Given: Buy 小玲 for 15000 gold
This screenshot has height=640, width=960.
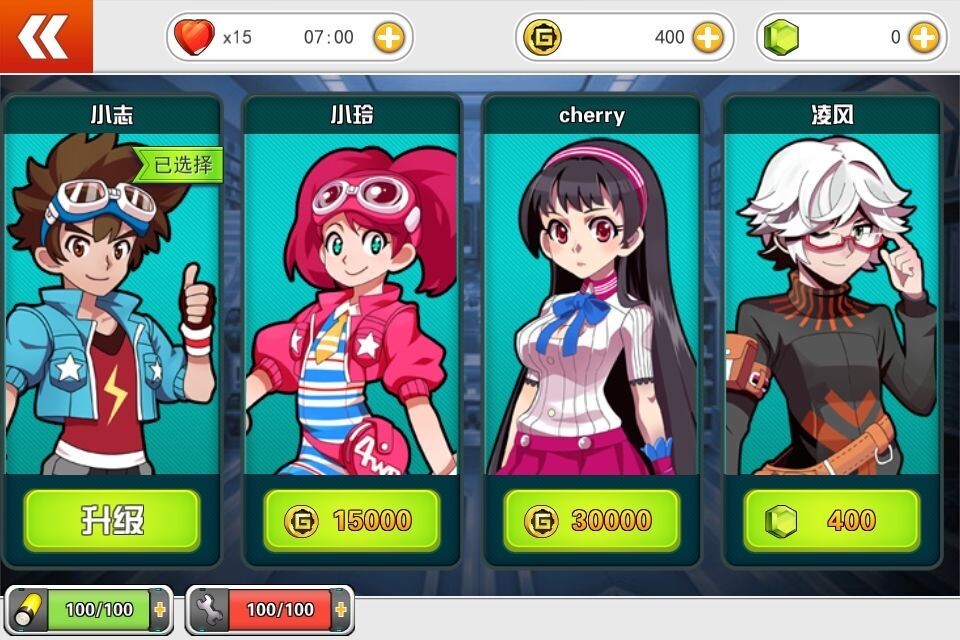Looking at the screenshot, I should (x=352, y=520).
